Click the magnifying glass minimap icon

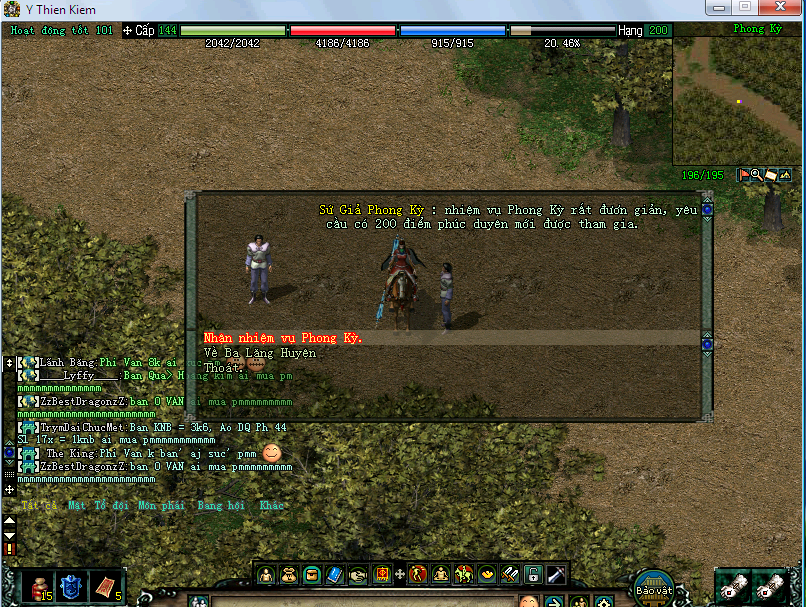(757, 175)
